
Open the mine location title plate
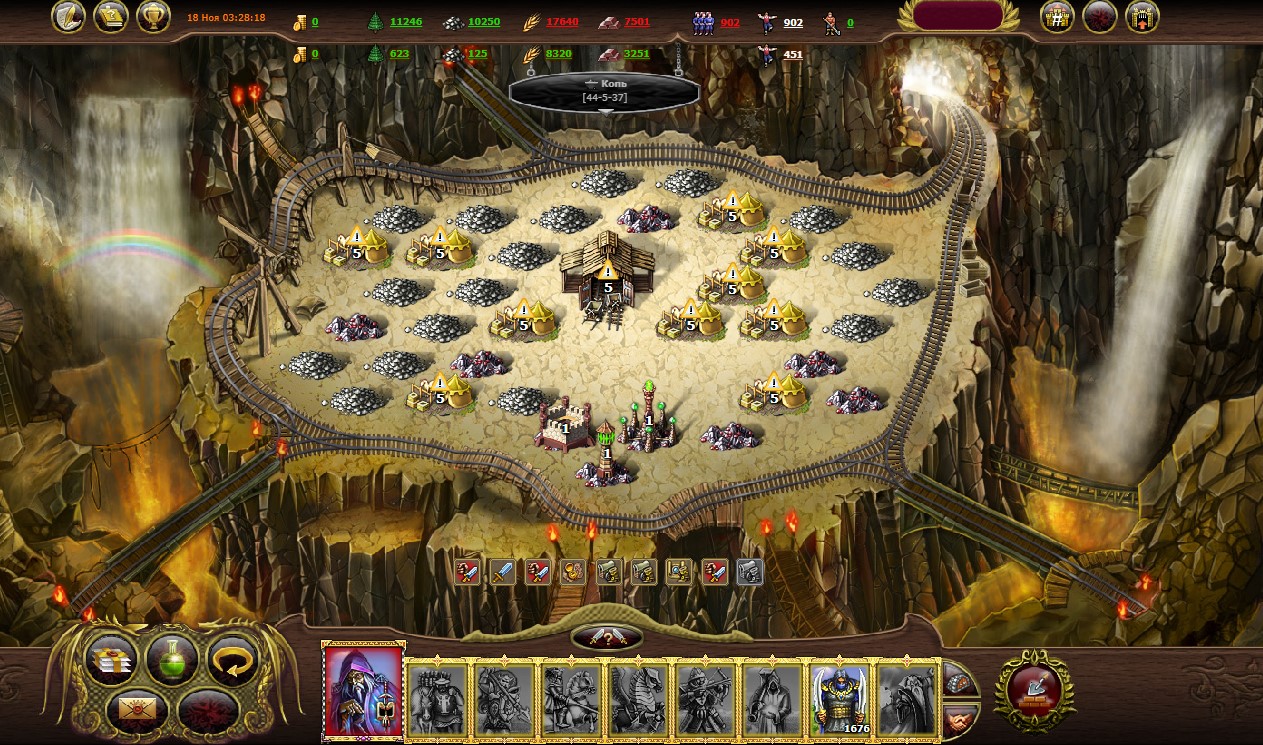click(604, 91)
